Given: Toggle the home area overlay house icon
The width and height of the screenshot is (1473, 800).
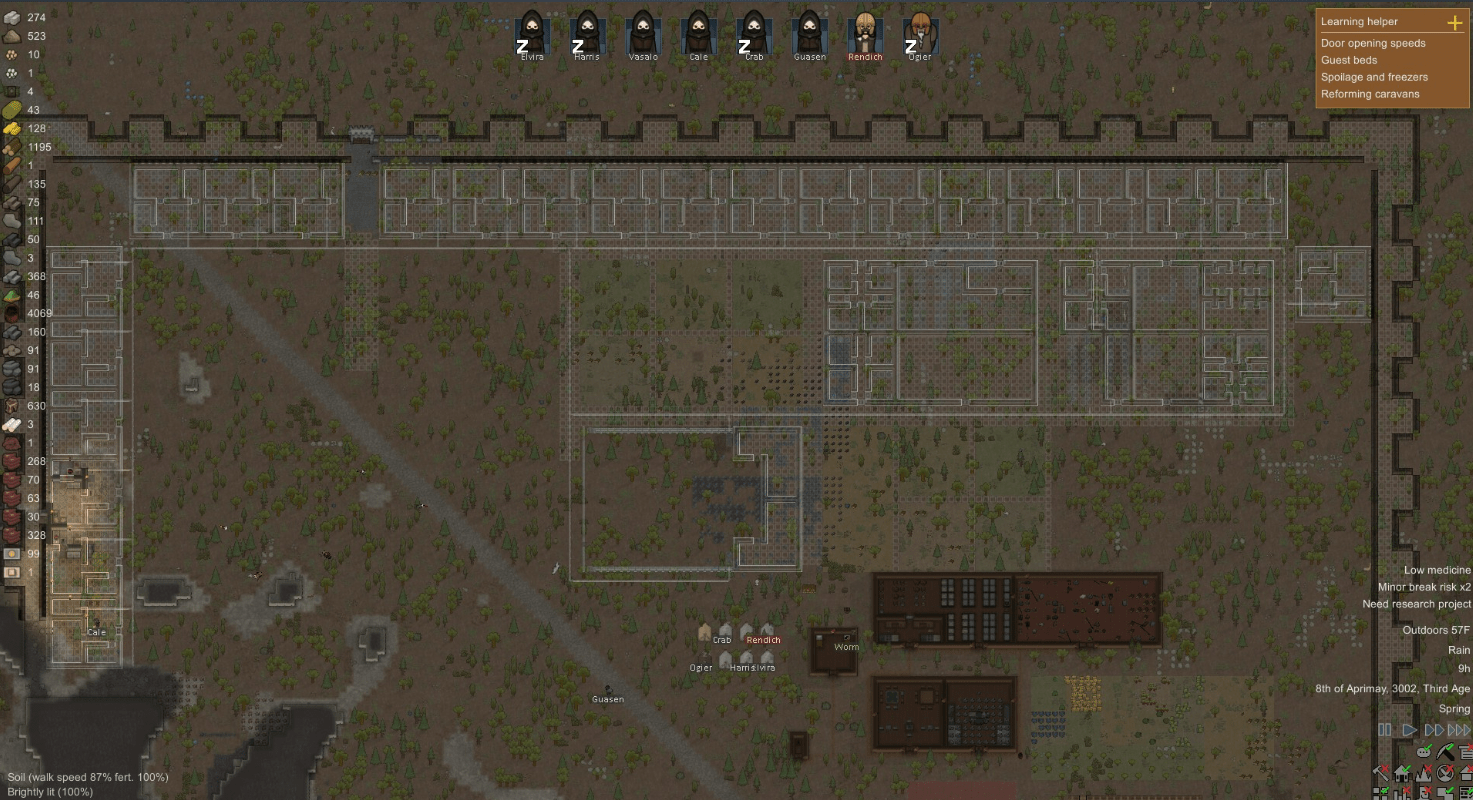Looking at the screenshot, I should [x=1402, y=771].
